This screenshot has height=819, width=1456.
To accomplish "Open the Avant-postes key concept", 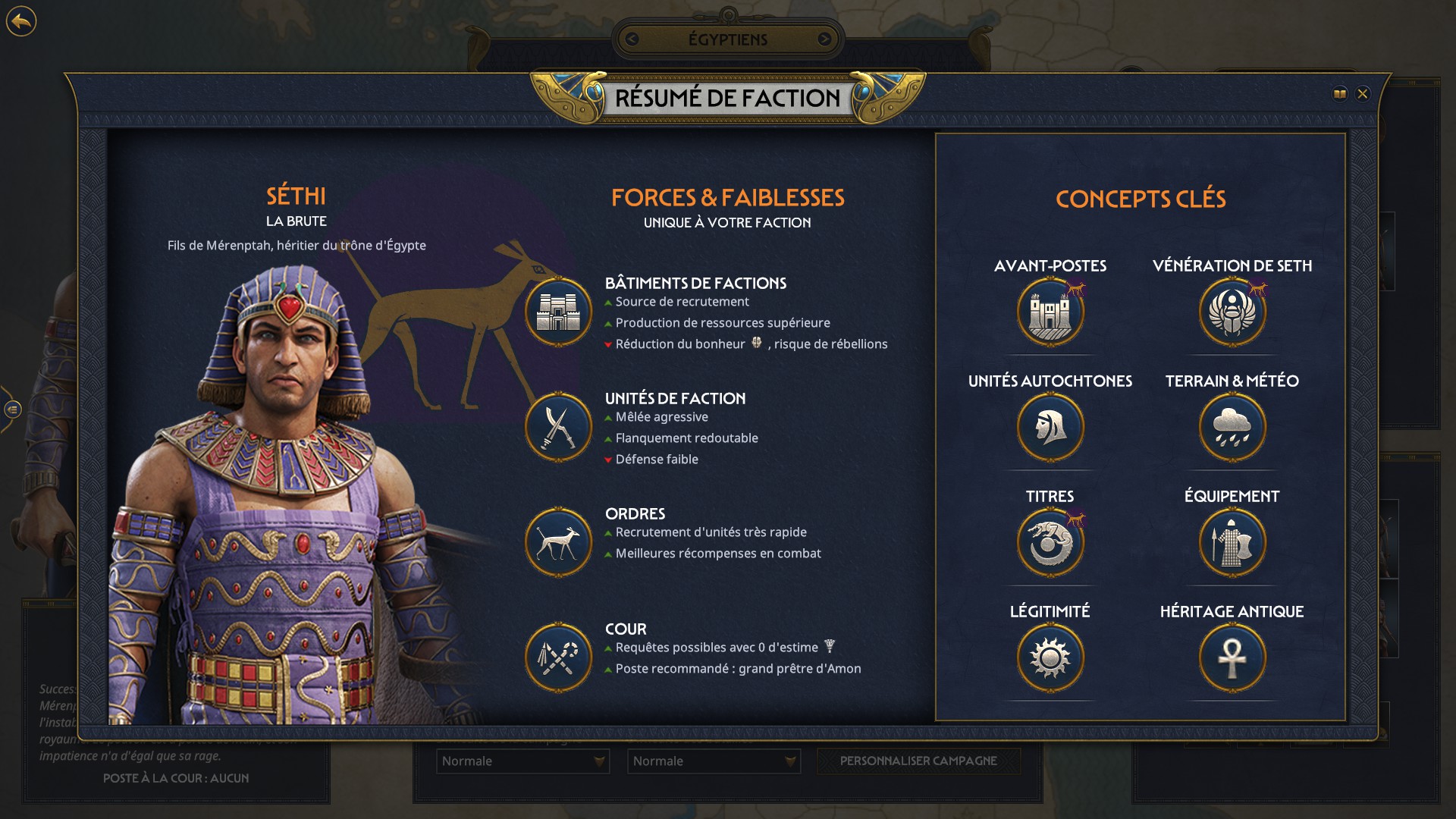I will coord(1050,311).
